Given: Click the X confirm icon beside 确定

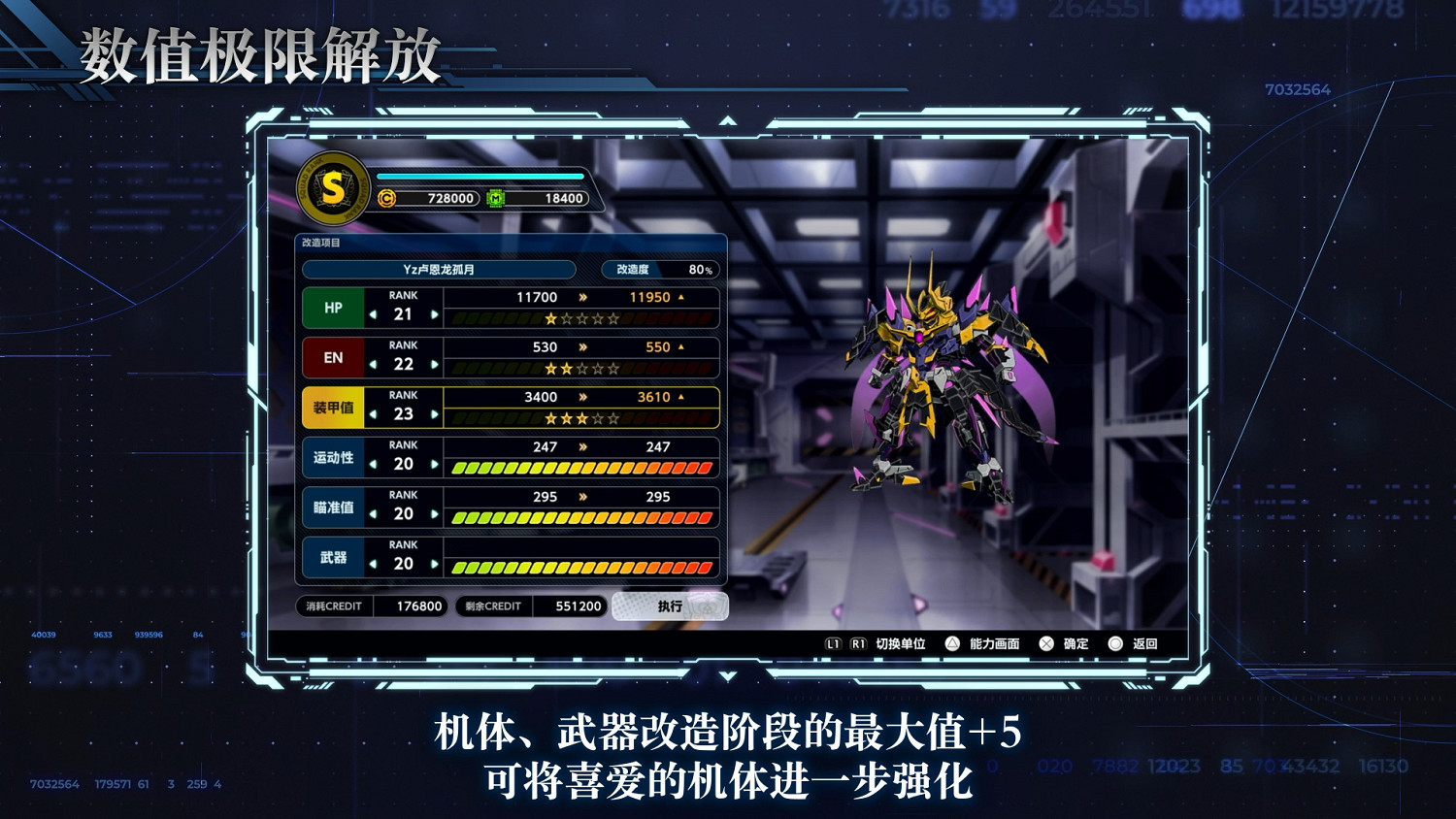Looking at the screenshot, I should (1045, 642).
